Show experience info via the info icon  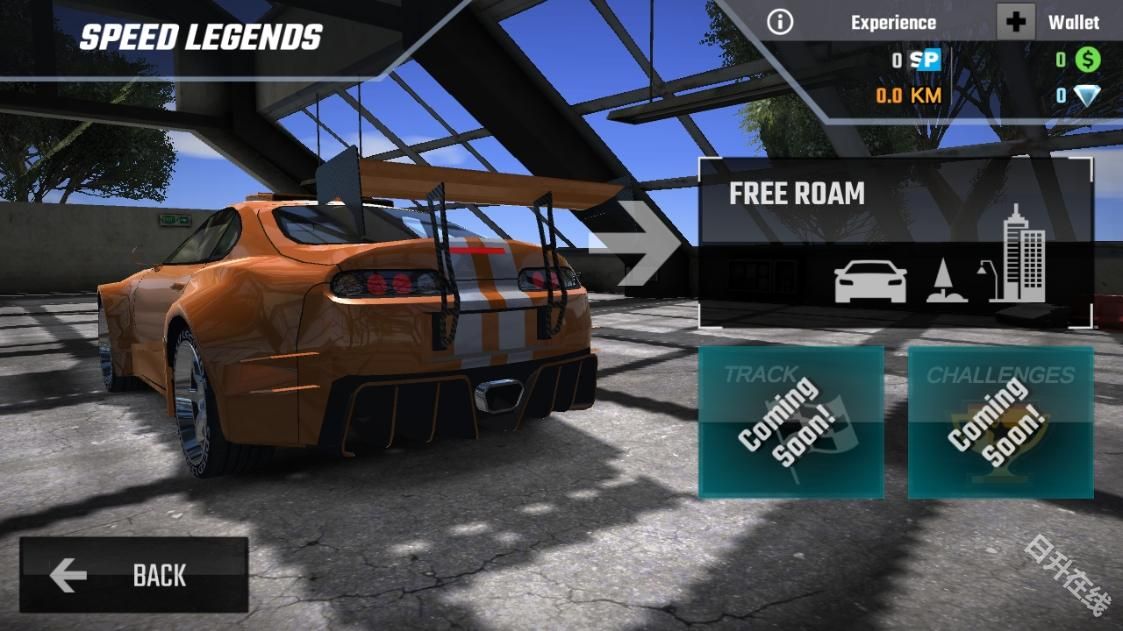click(780, 22)
